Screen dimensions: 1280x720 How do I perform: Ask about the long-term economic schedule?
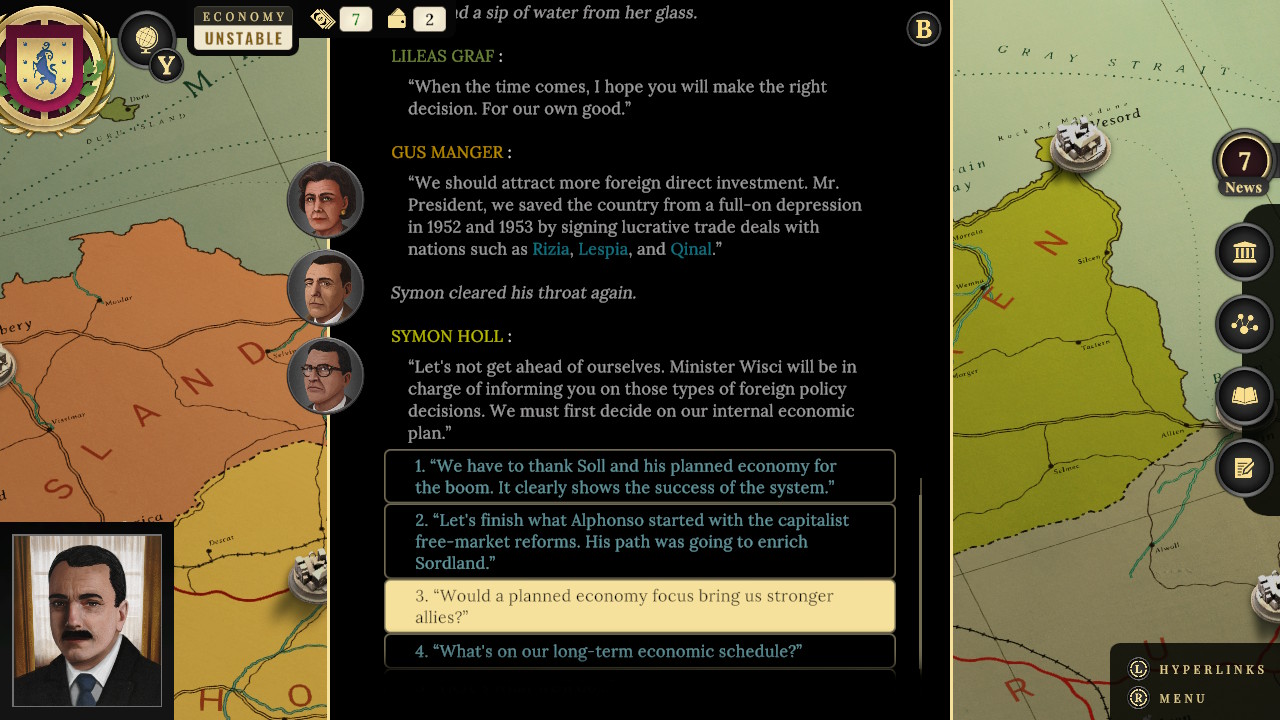coord(640,651)
